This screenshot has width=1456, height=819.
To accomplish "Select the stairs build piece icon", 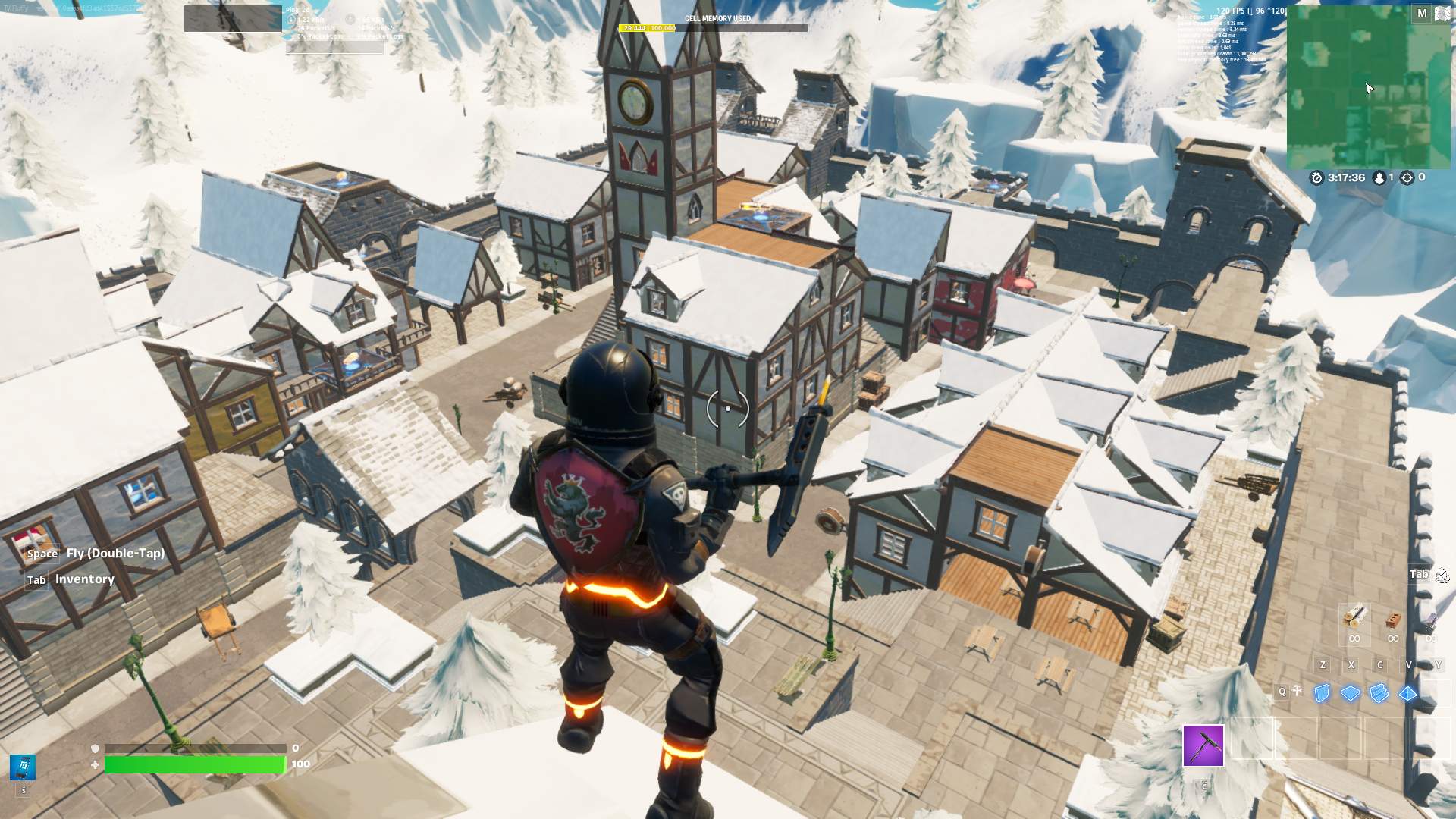I will (x=1379, y=692).
